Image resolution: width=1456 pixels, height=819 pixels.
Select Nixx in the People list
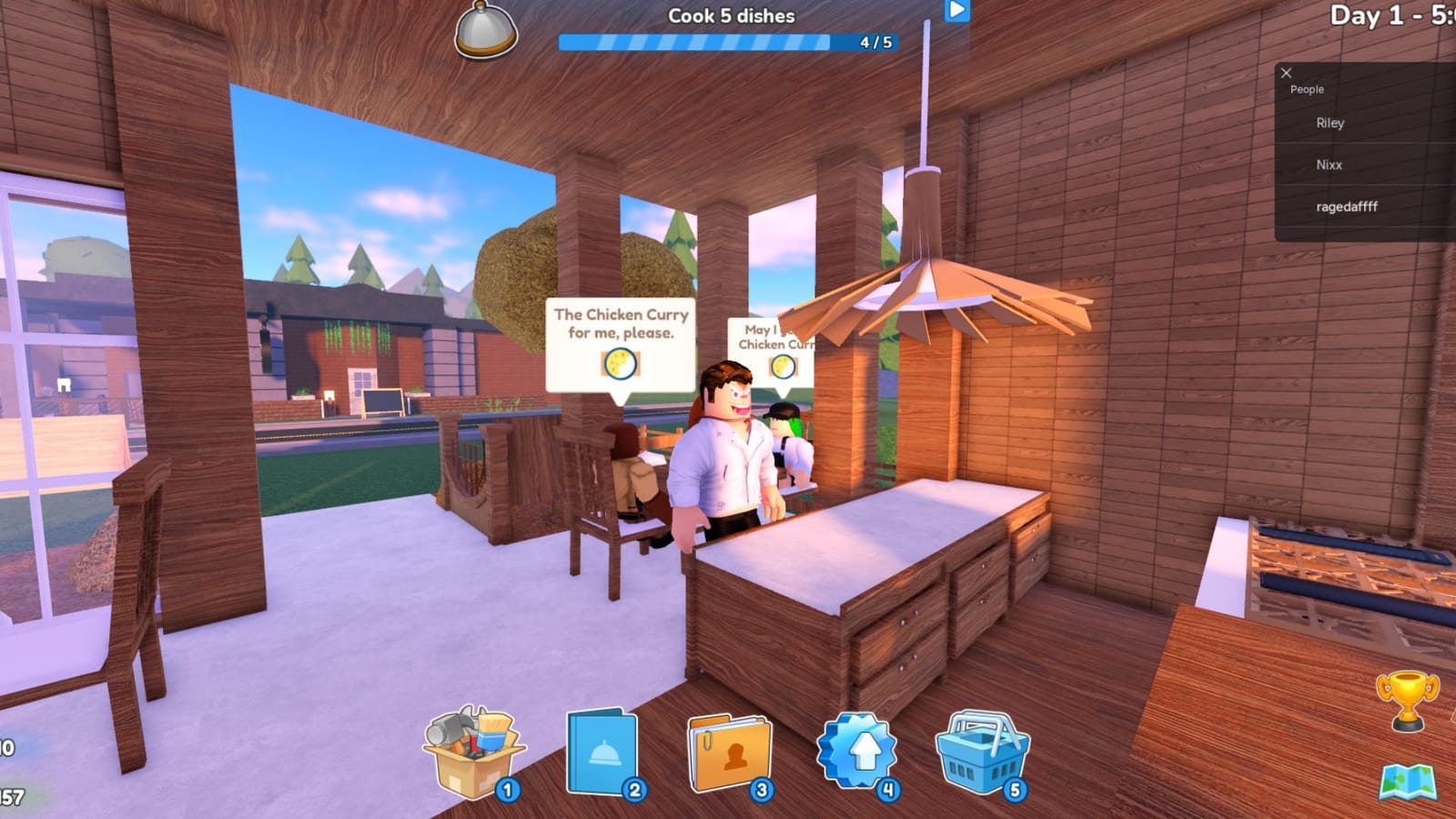coord(1328,165)
